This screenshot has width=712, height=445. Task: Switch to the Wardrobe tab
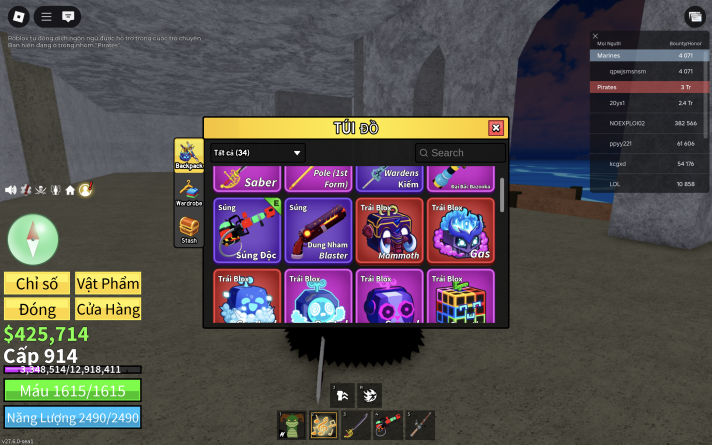pyautogui.click(x=189, y=190)
